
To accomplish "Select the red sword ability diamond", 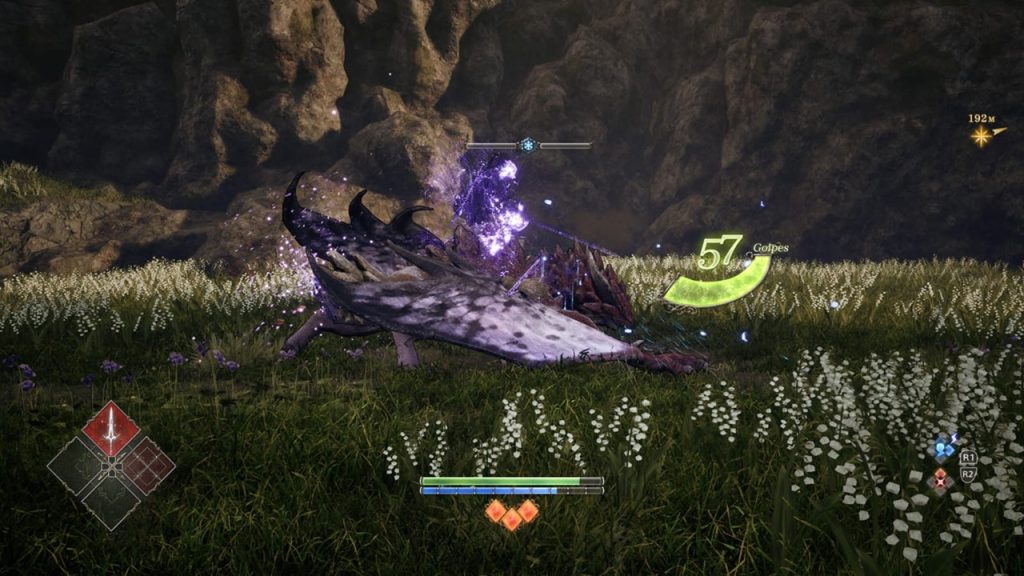I will [110, 430].
